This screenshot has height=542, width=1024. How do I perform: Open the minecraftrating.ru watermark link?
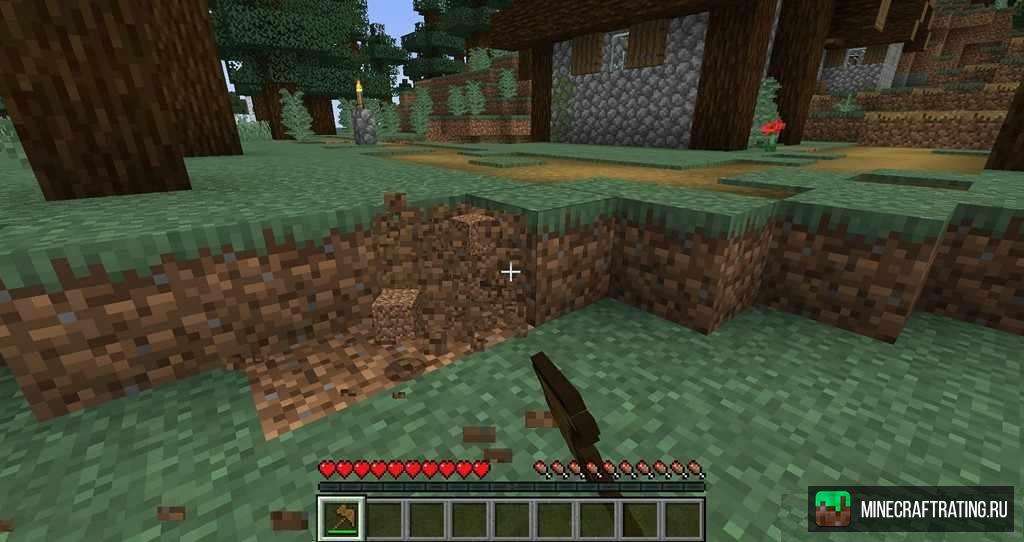910,508
